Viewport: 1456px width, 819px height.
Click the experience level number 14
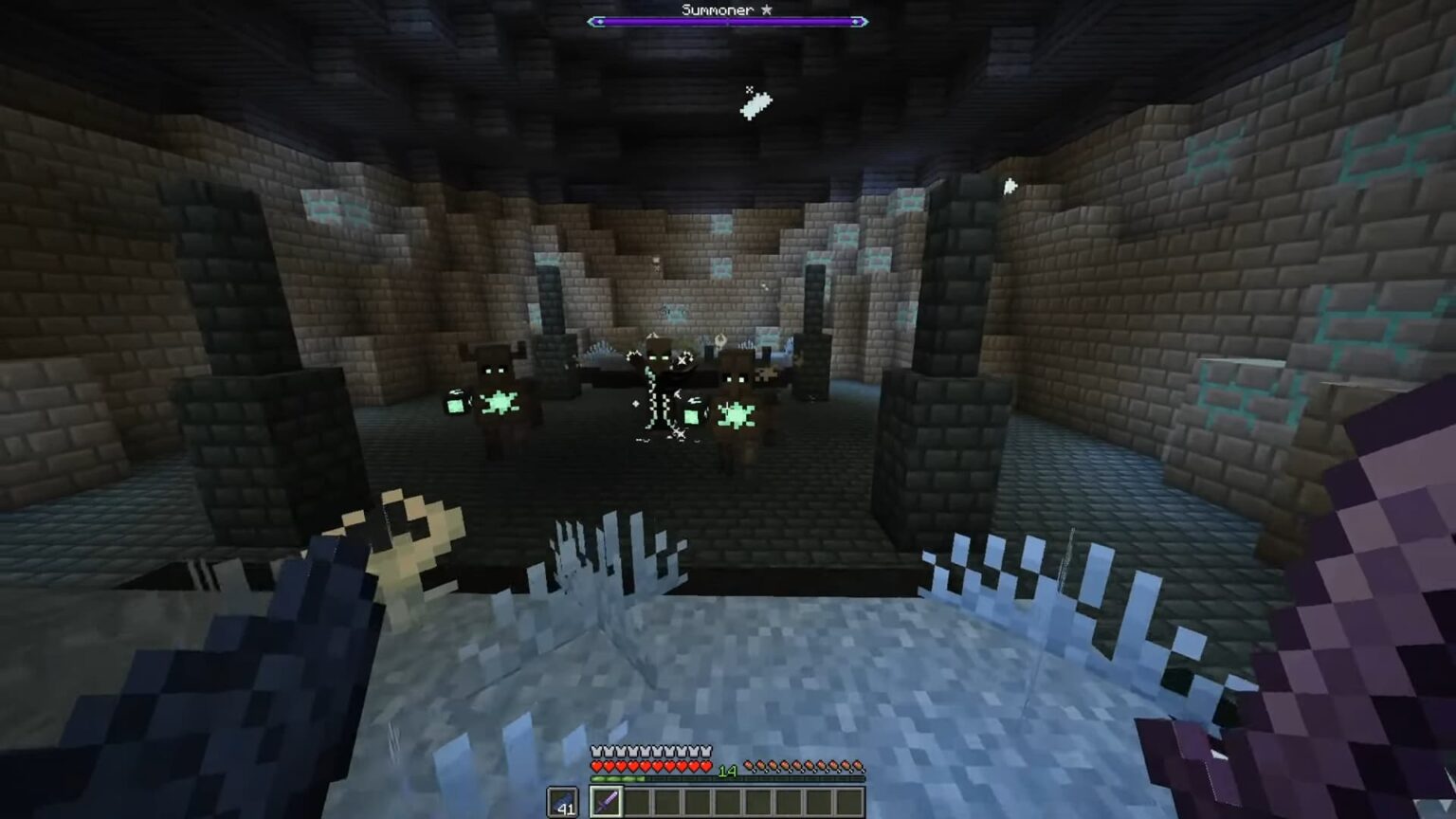point(728,770)
